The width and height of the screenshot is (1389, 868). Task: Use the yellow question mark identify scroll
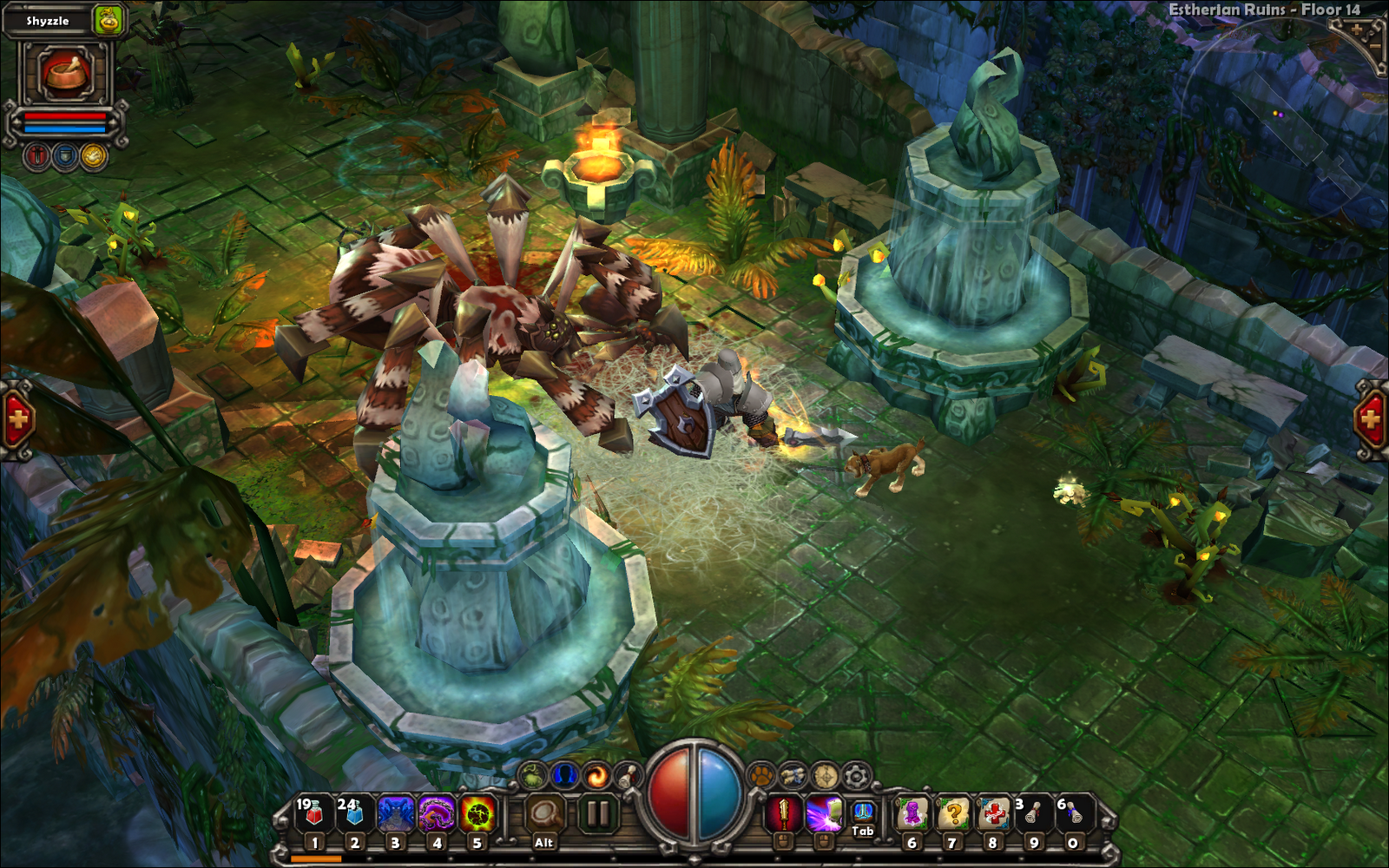(952, 814)
